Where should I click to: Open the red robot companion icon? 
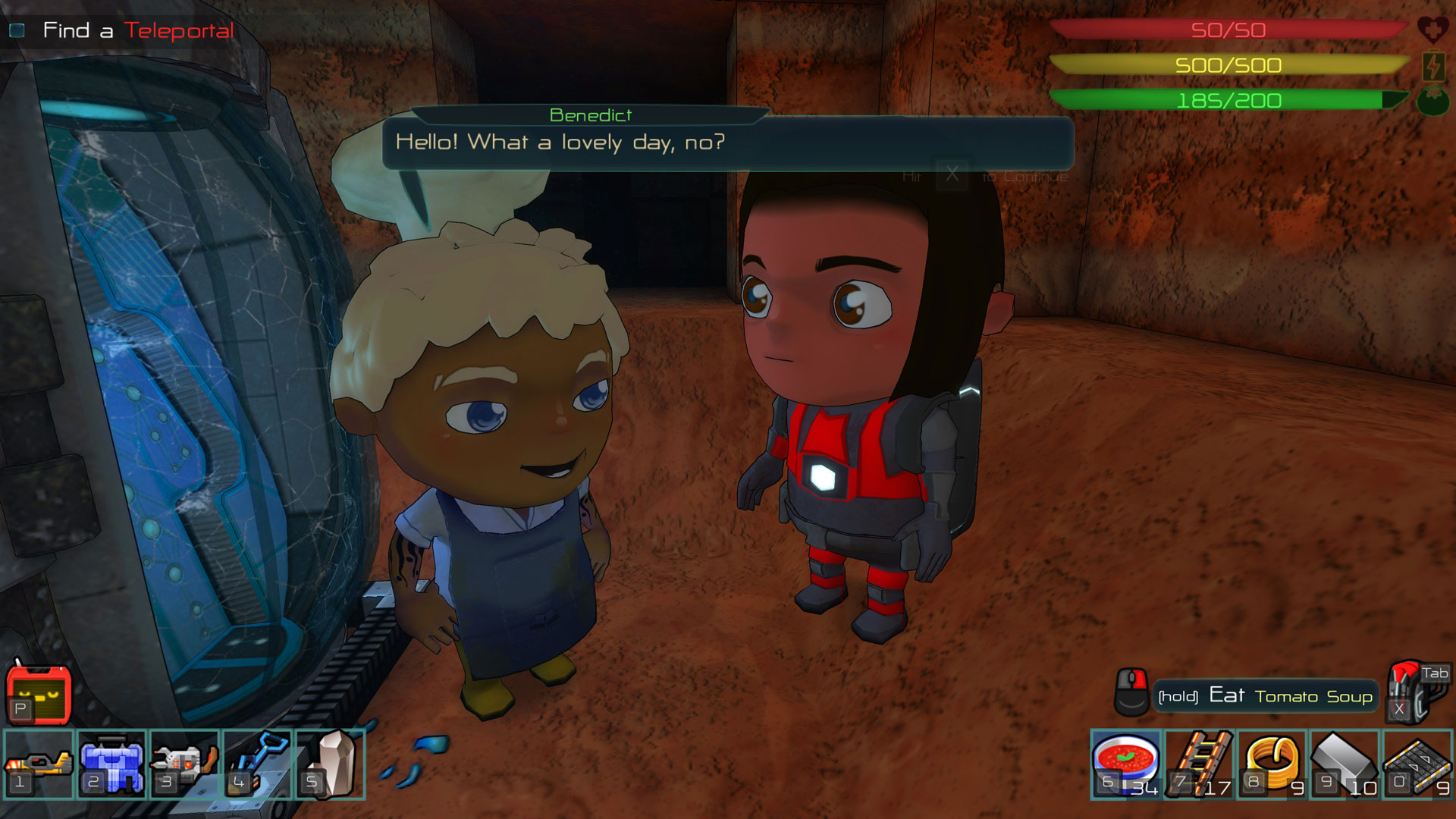coord(39,692)
